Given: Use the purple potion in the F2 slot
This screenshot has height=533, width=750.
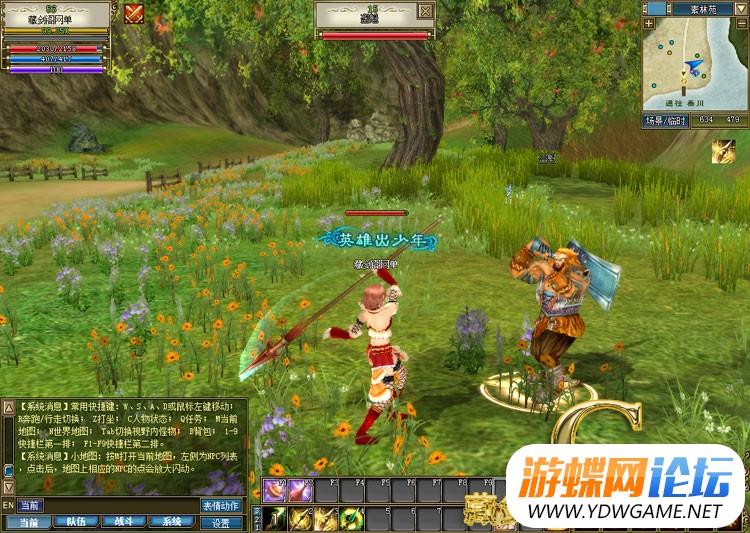Looking at the screenshot, I should (x=300, y=490).
